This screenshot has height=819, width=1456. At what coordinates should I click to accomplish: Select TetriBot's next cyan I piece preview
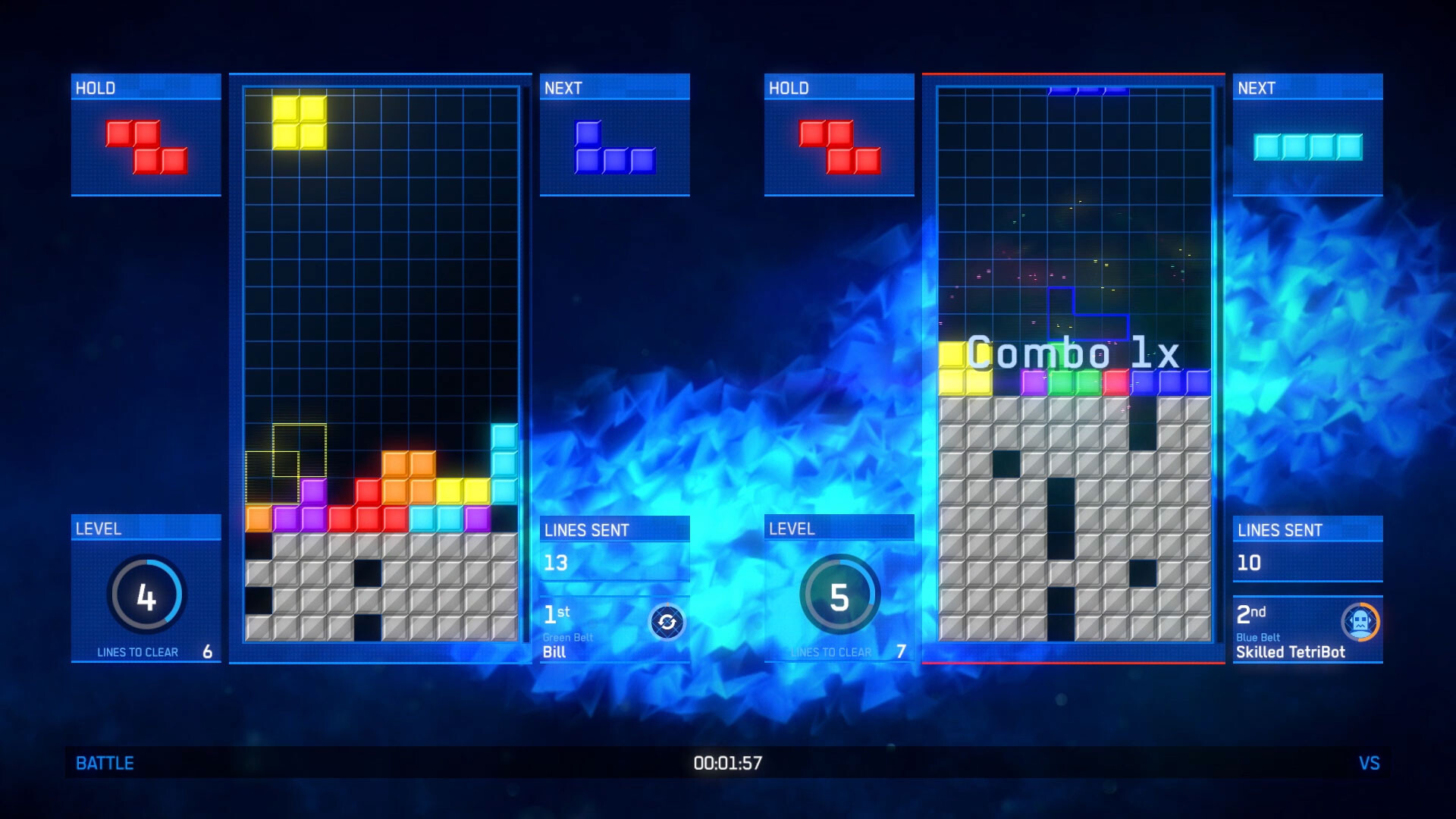[1307, 147]
